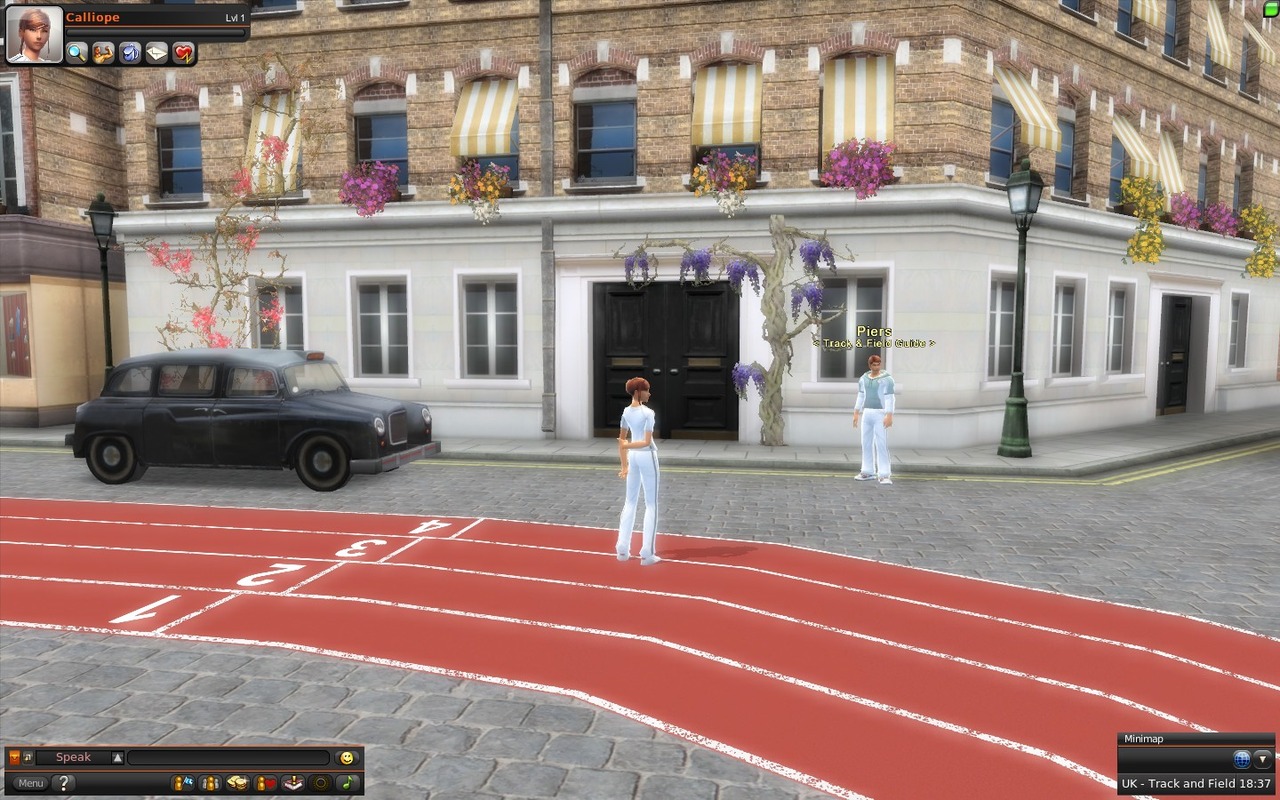Screen dimensions: 1280x800
Task: Open the magnifying glass search icon
Action: (77, 53)
